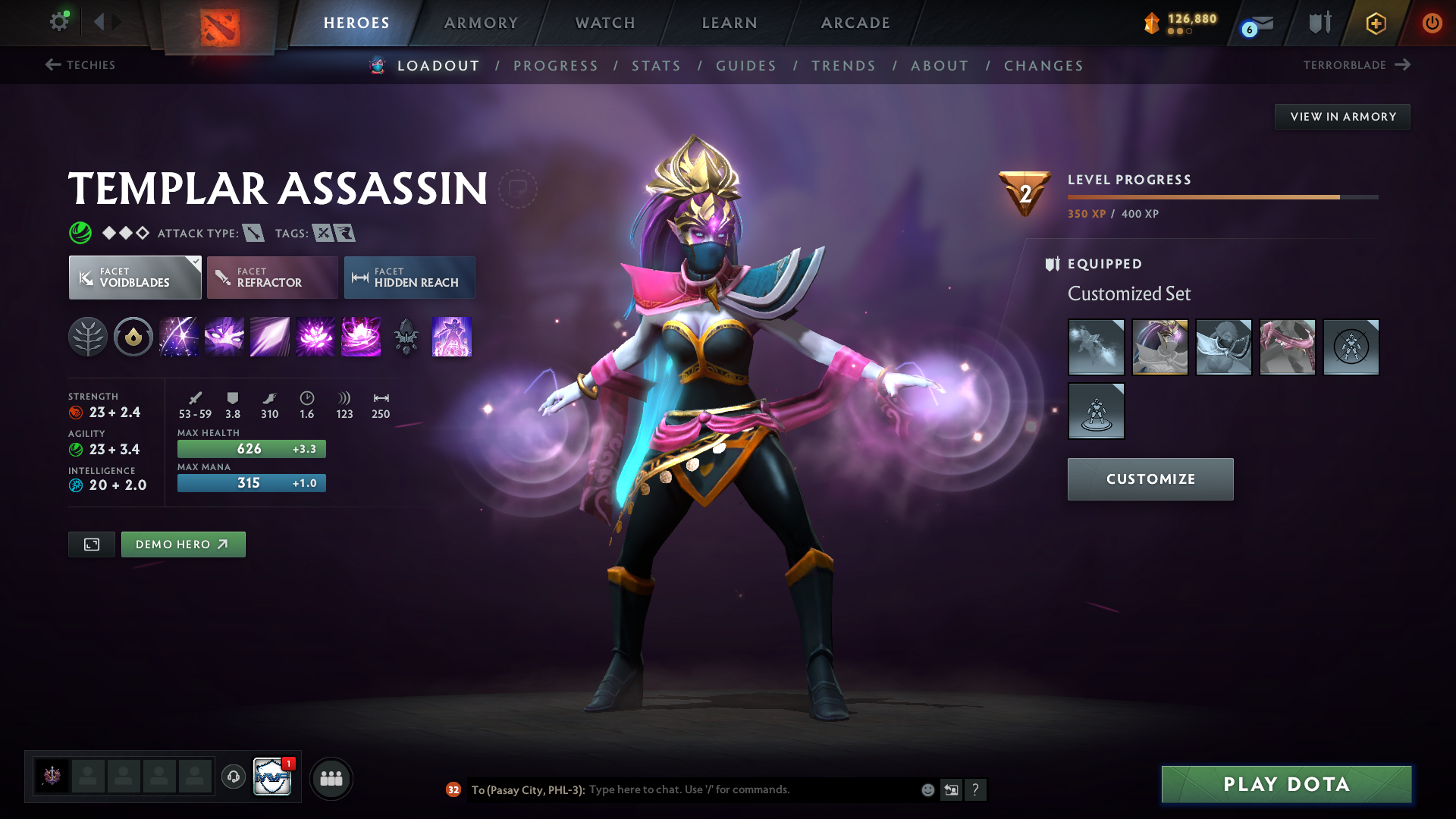
Task: Start matchmaking with Play Dota
Action: click(x=1286, y=784)
